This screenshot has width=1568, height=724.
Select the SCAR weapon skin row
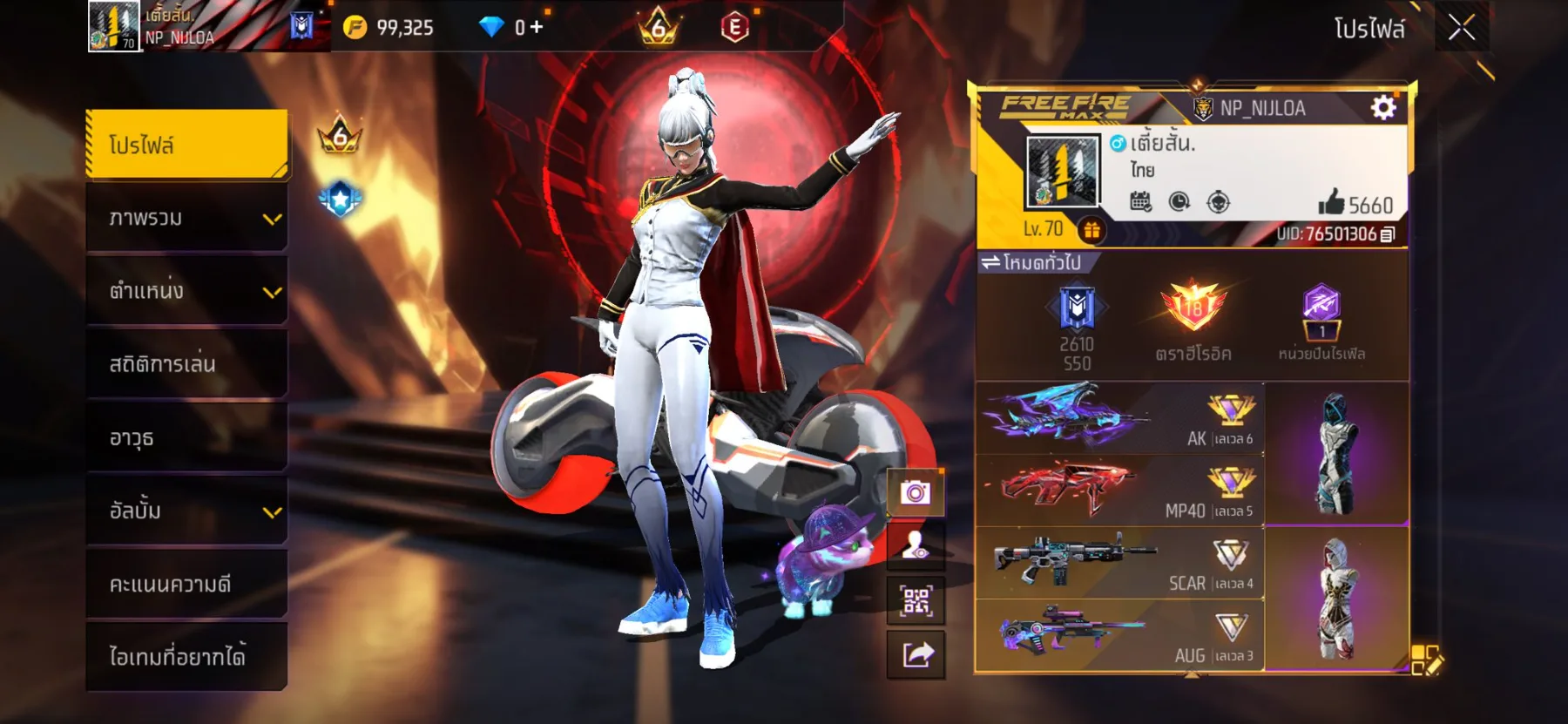click(1119, 563)
